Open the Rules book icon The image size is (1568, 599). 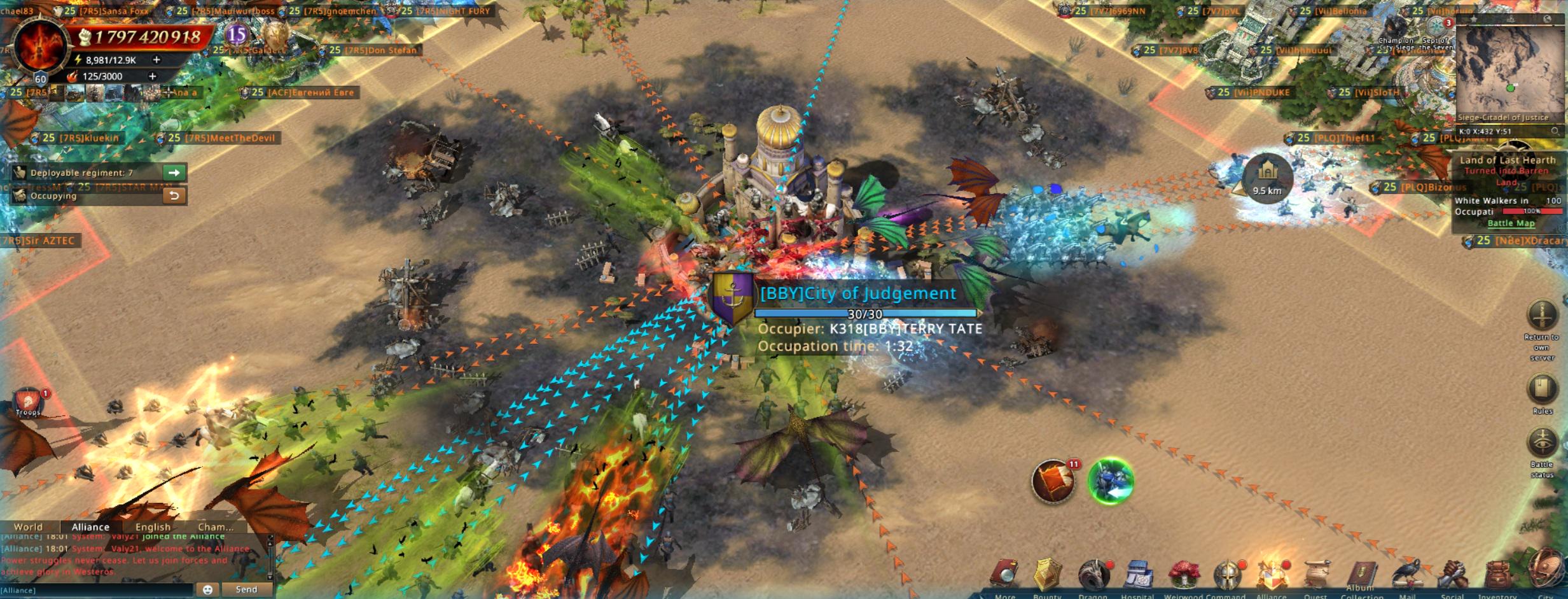click(x=1542, y=388)
